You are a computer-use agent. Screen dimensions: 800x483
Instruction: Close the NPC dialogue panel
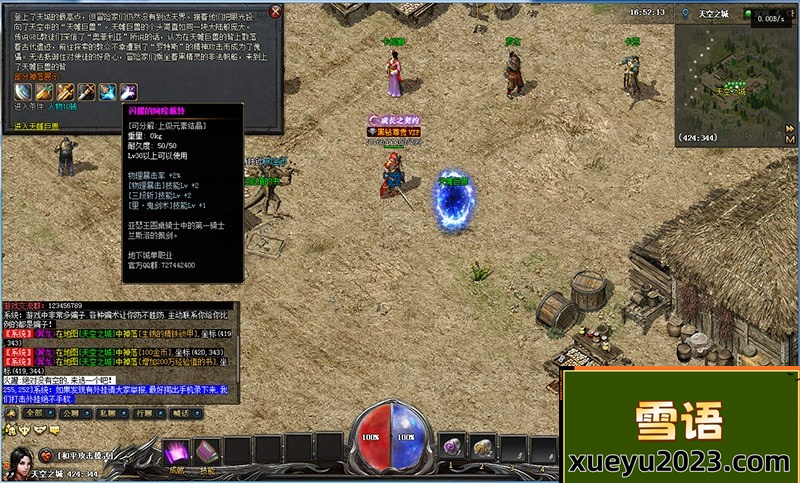pyautogui.click(x=276, y=11)
